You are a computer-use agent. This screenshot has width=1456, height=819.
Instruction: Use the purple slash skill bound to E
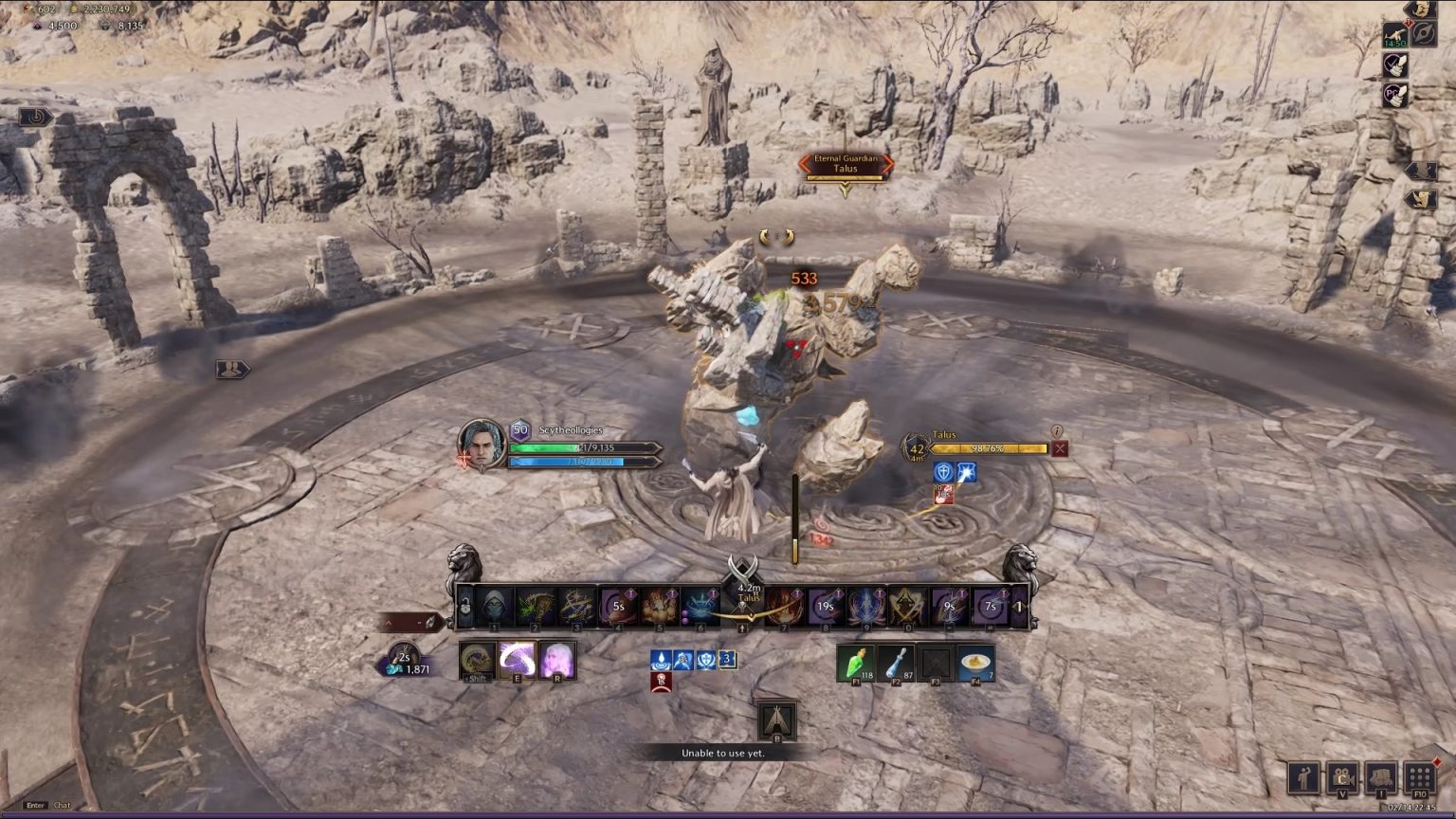[518, 660]
